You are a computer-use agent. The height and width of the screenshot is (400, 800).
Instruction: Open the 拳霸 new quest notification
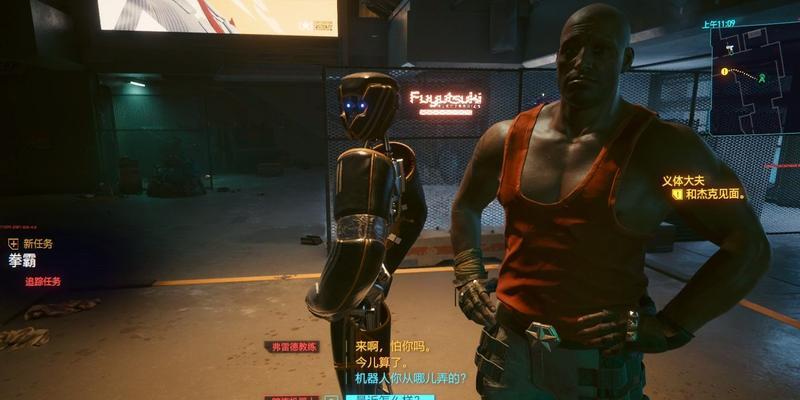click(22, 262)
